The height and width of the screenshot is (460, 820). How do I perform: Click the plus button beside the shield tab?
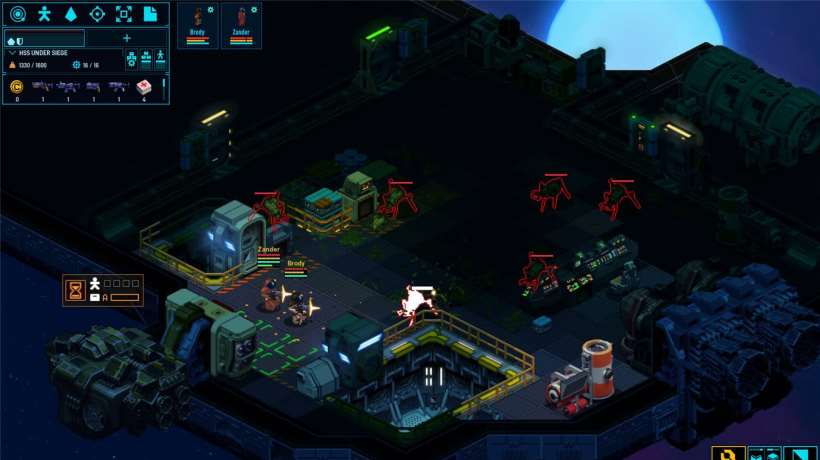point(126,39)
